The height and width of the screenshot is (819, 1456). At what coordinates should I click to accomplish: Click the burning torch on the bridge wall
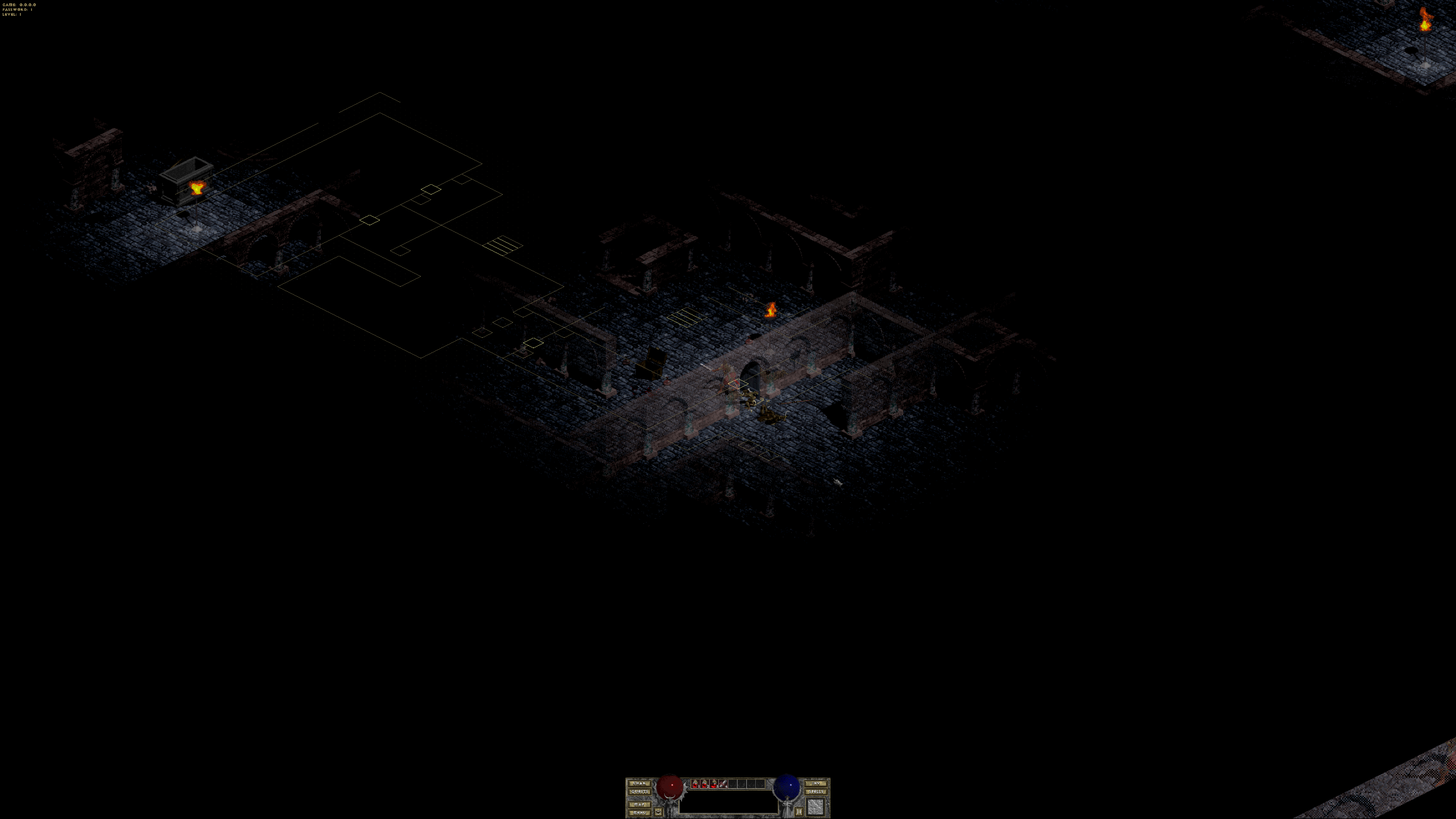tap(771, 310)
